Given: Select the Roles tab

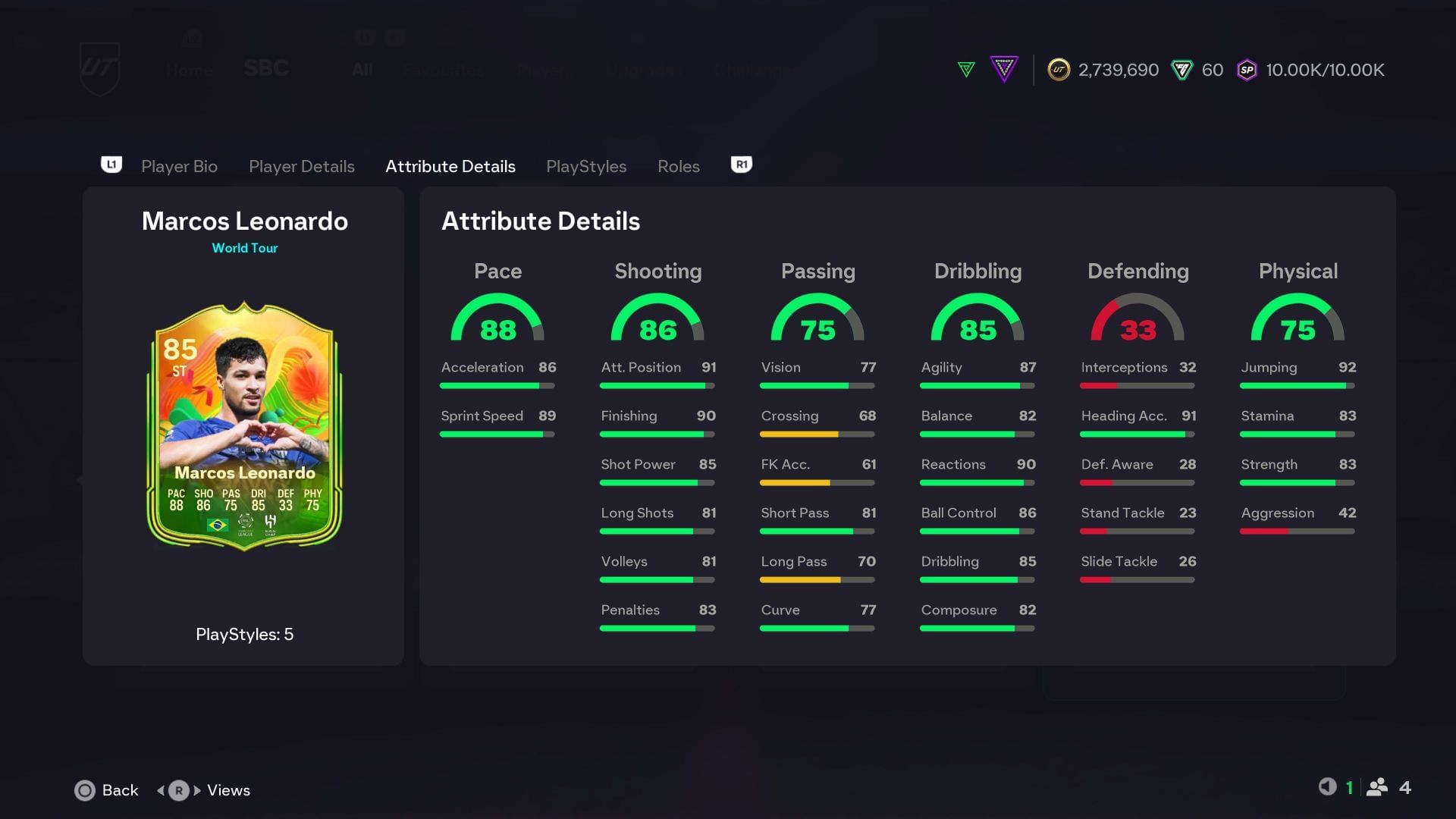Looking at the screenshot, I should coord(678,166).
